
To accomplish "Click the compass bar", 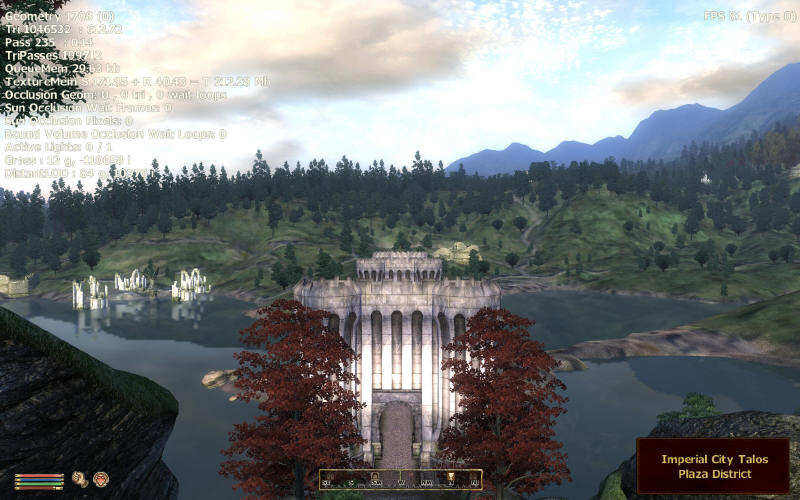I will (400, 480).
